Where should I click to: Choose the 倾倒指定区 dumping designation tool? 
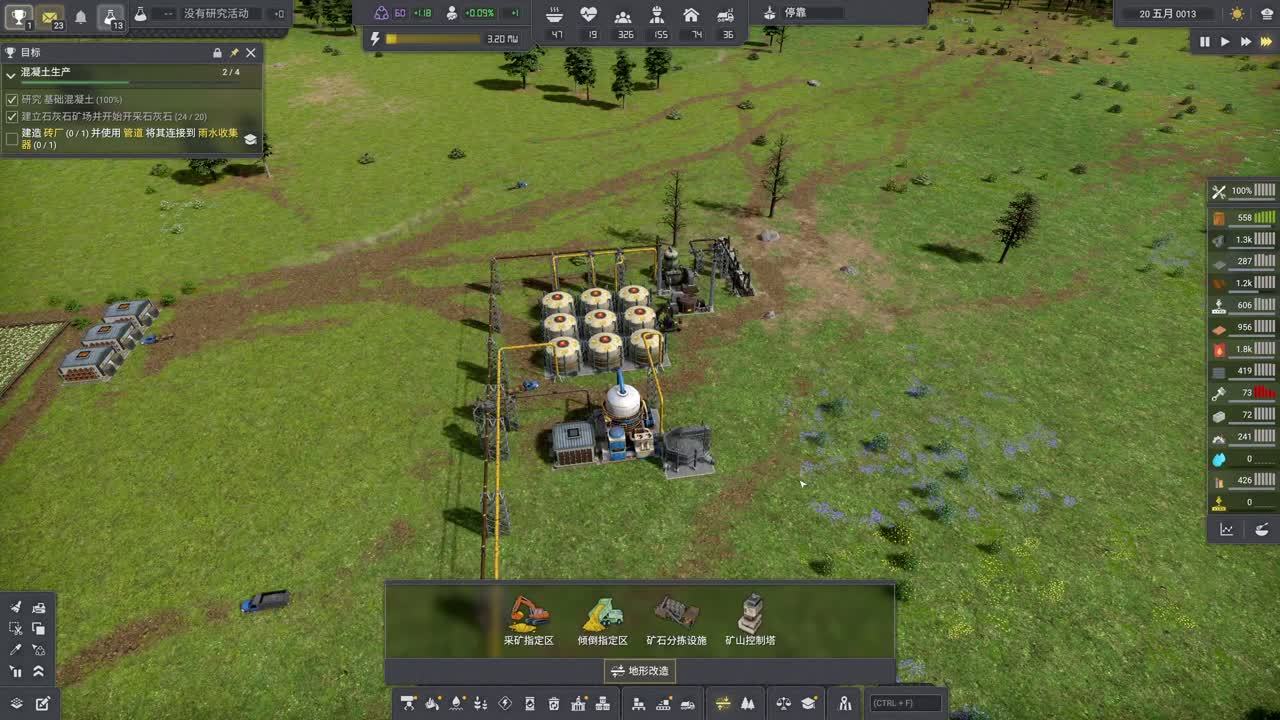(x=602, y=620)
